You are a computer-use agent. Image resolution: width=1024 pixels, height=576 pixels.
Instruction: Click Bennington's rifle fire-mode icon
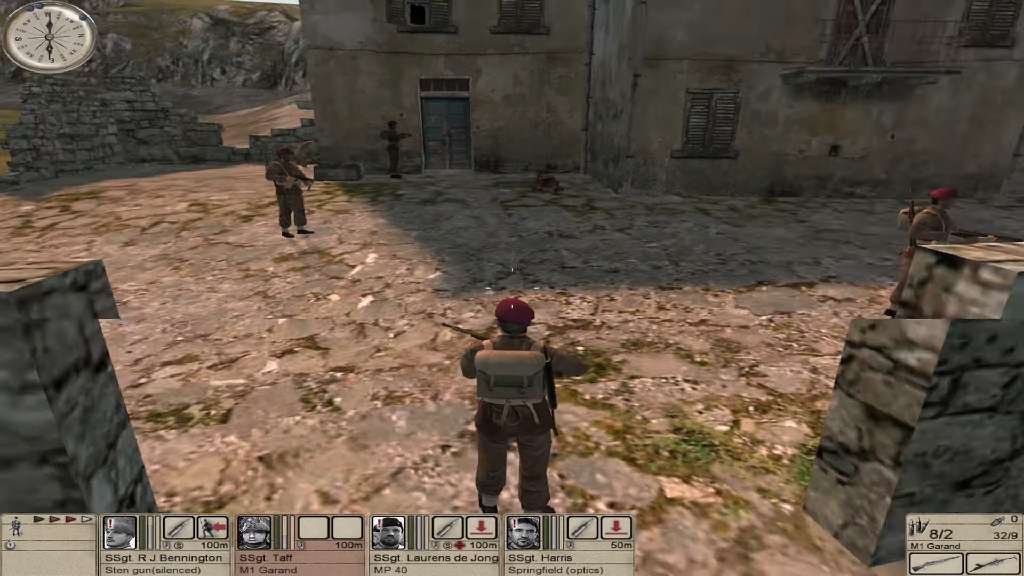(179, 528)
